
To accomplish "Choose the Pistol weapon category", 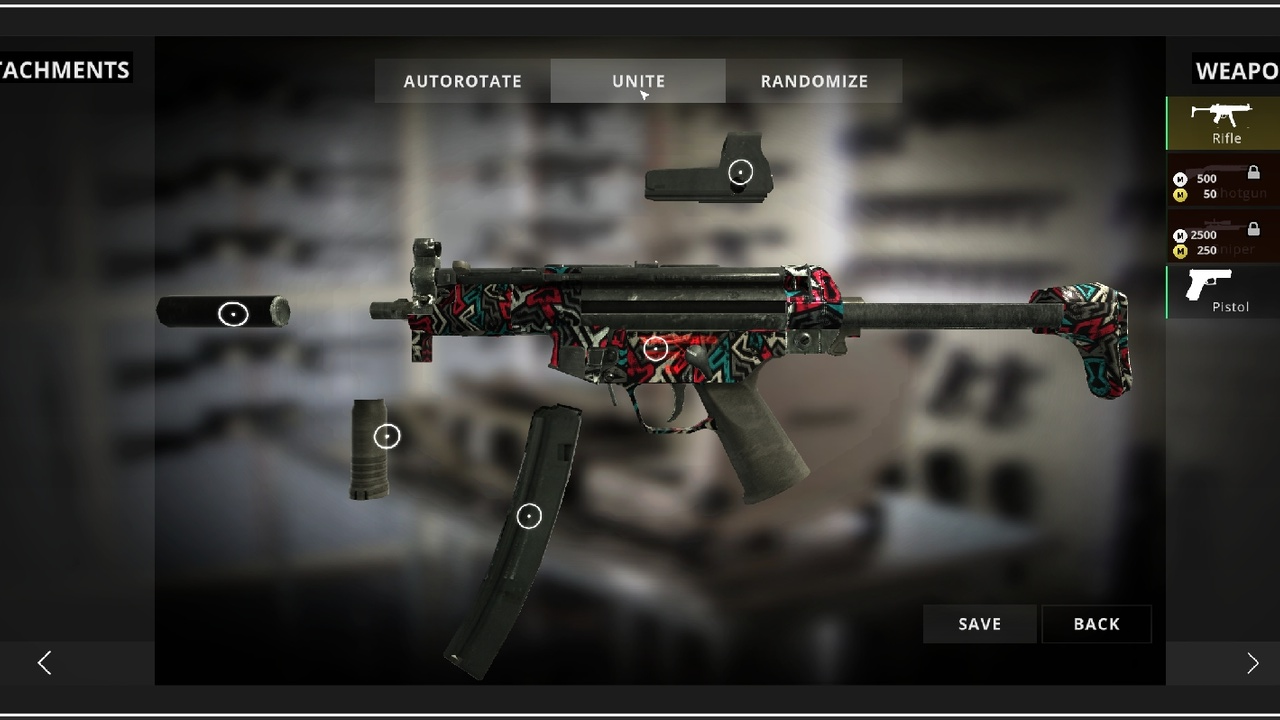I will 1224,291.
